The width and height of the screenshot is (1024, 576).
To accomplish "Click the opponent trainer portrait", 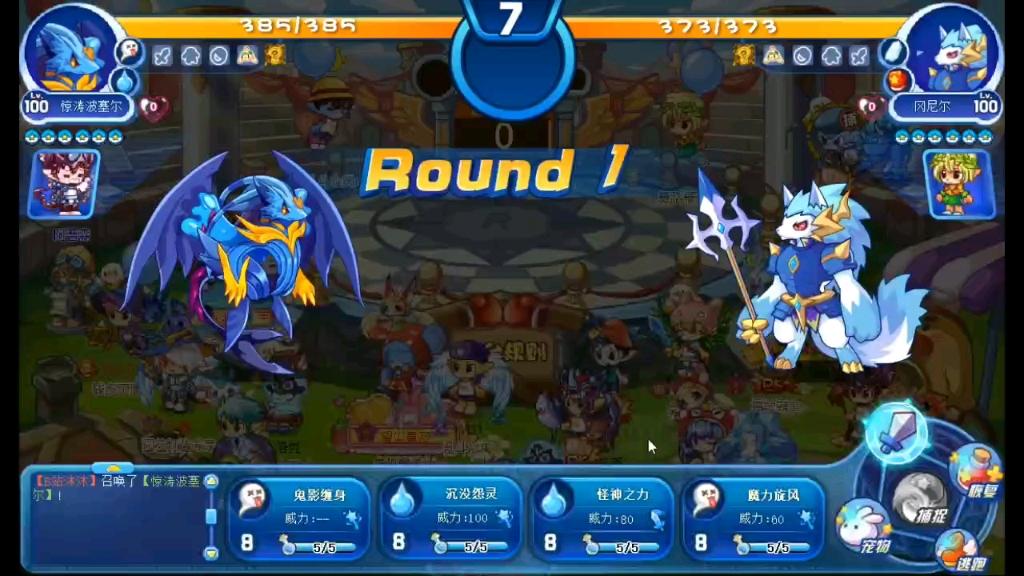I will point(958,184).
